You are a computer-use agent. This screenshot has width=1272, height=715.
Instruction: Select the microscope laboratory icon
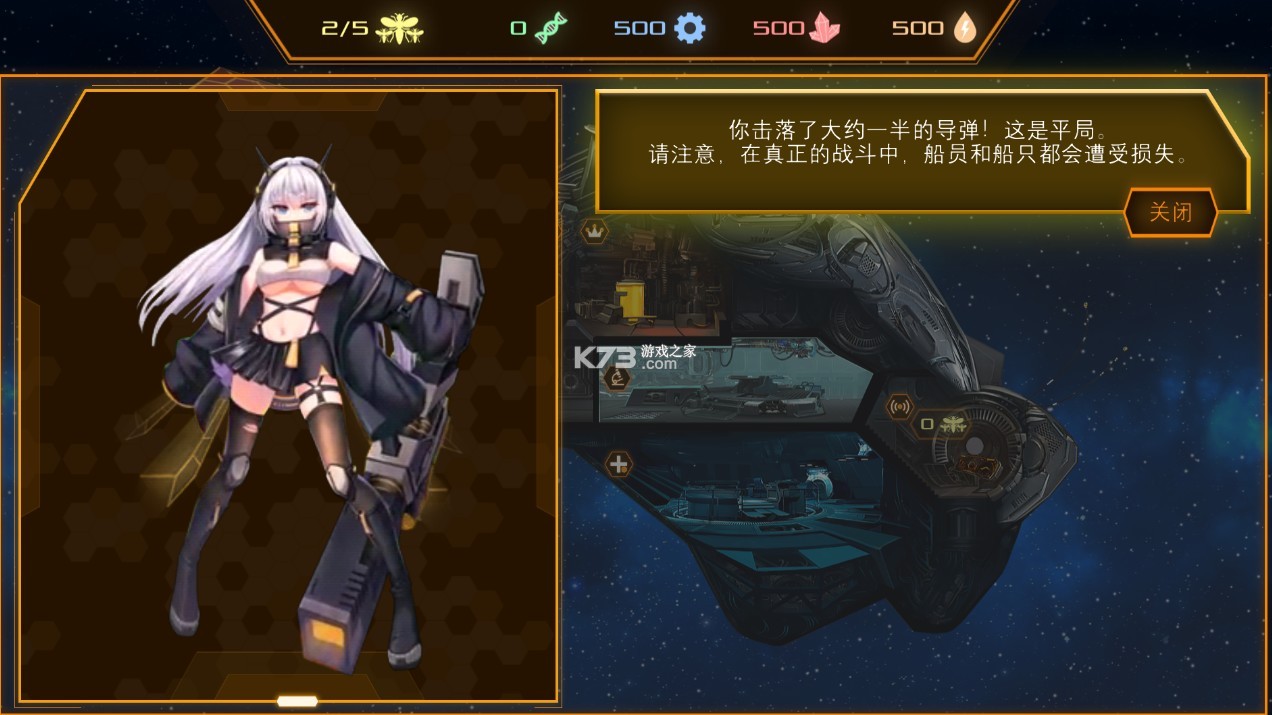617,378
